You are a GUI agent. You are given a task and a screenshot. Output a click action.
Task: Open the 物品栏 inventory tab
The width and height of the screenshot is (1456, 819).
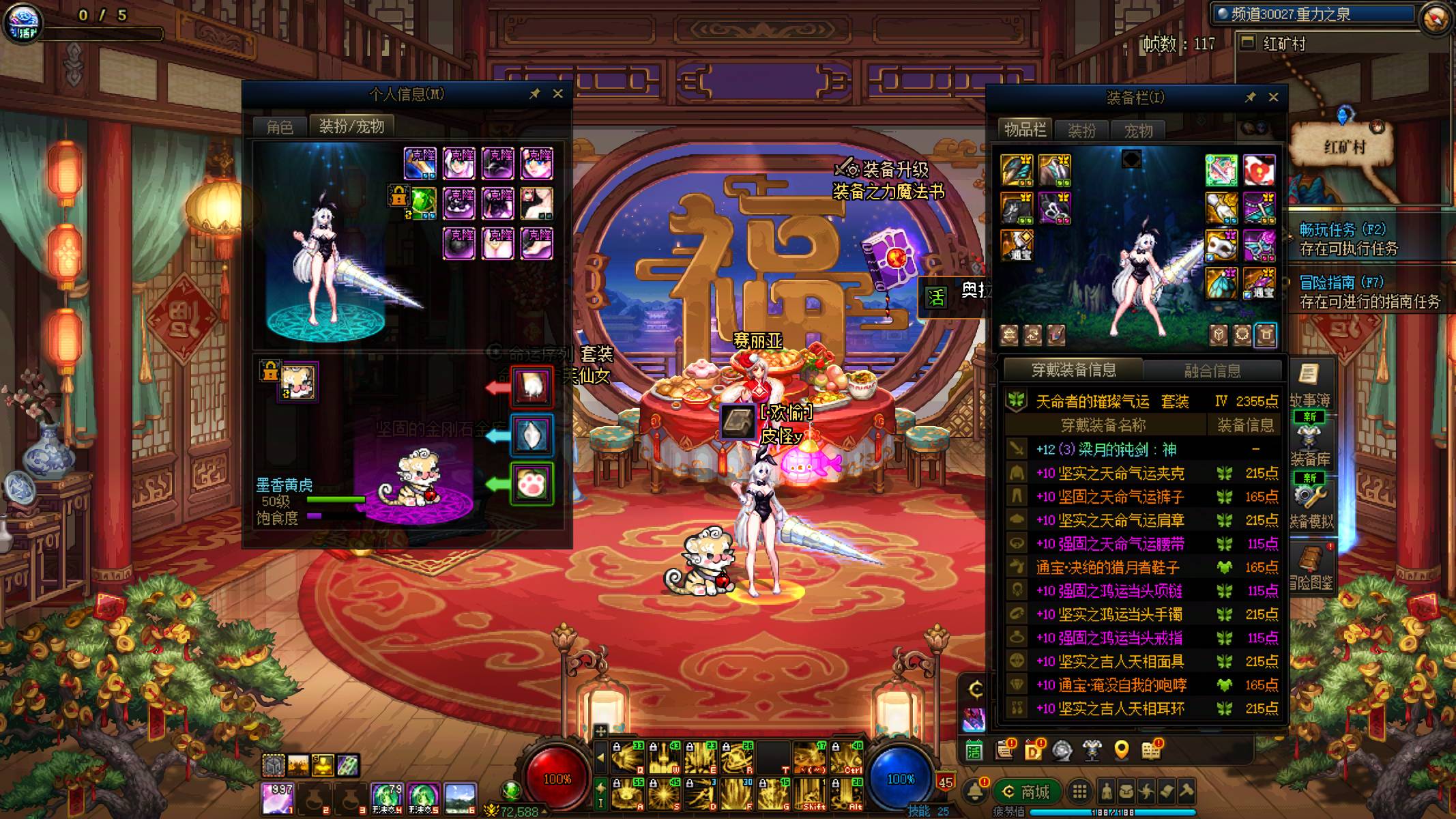click(1025, 130)
